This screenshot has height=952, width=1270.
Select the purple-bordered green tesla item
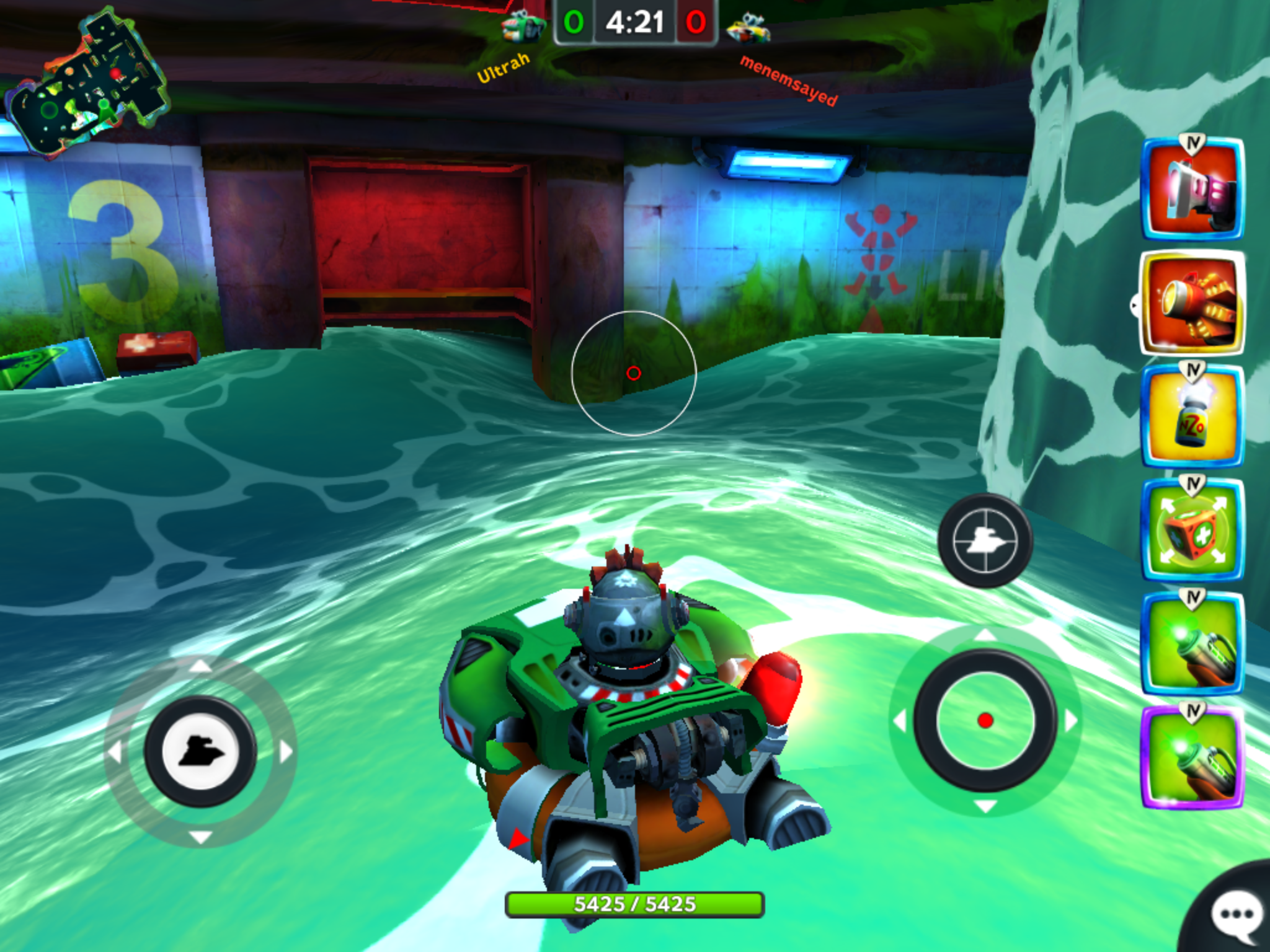1192,757
